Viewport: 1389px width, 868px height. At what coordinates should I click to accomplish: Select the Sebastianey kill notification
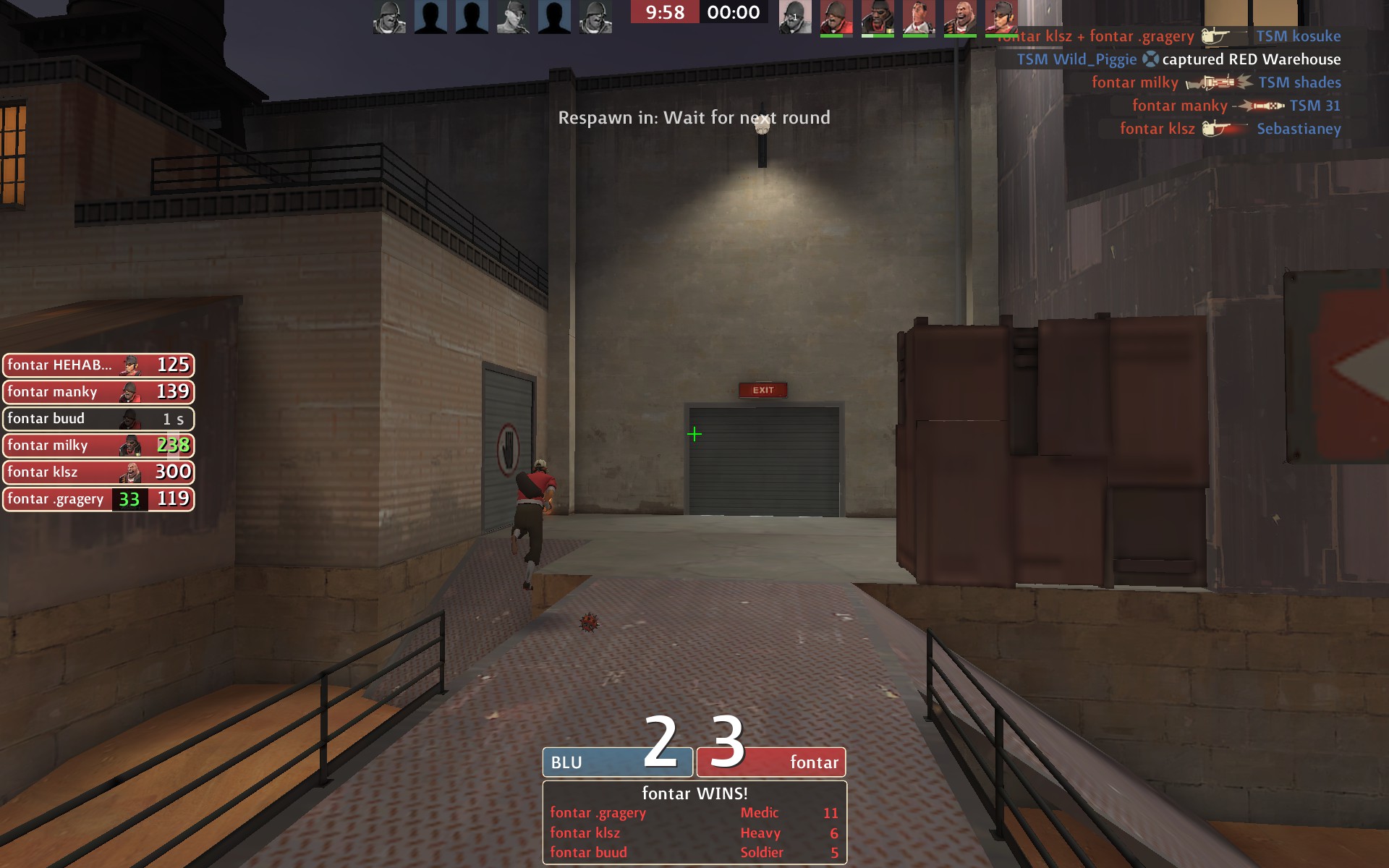(1230, 129)
